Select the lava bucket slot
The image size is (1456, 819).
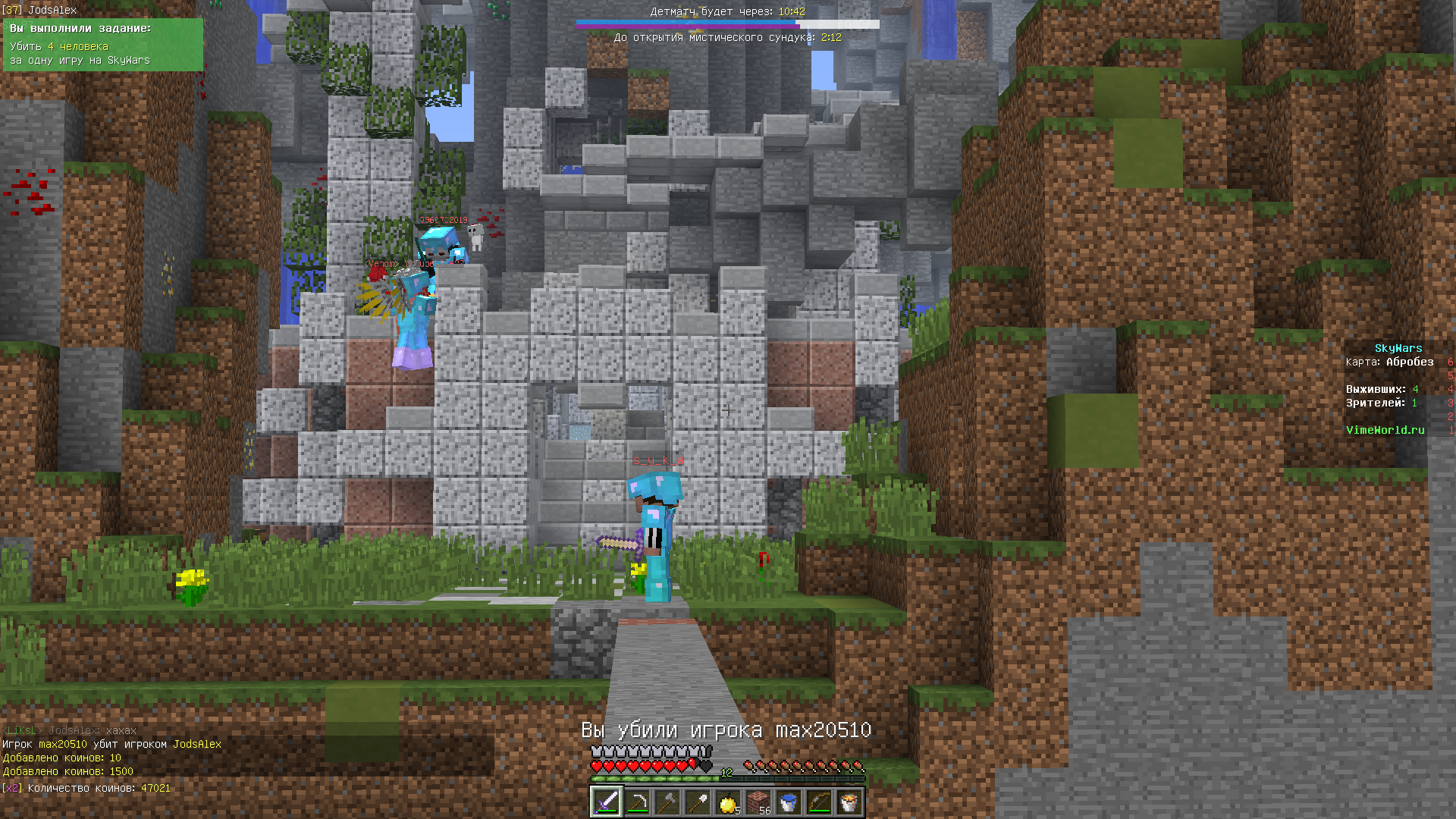click(849, 802)
